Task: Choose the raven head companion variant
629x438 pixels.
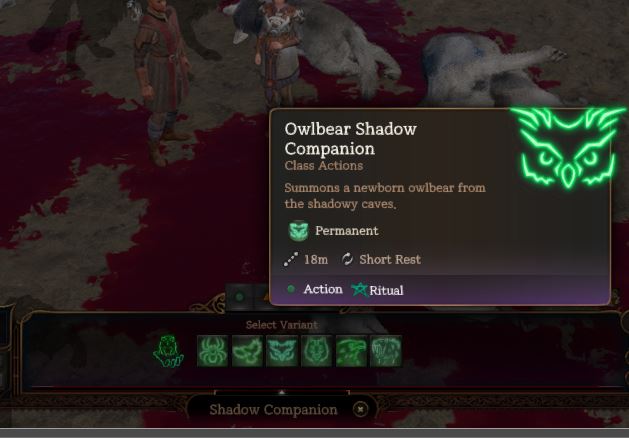Action: [351, 351]
